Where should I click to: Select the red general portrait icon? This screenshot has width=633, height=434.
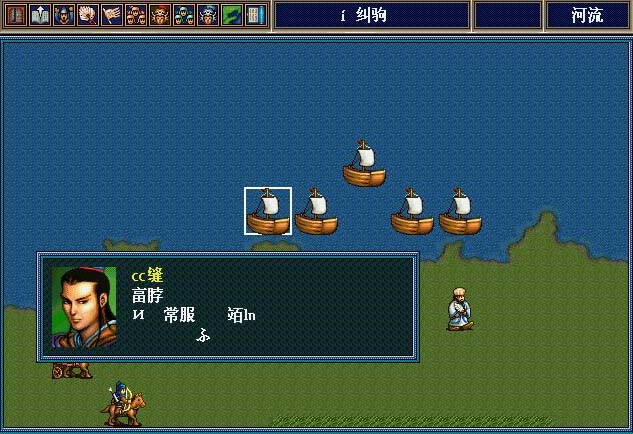coord(160,15)
